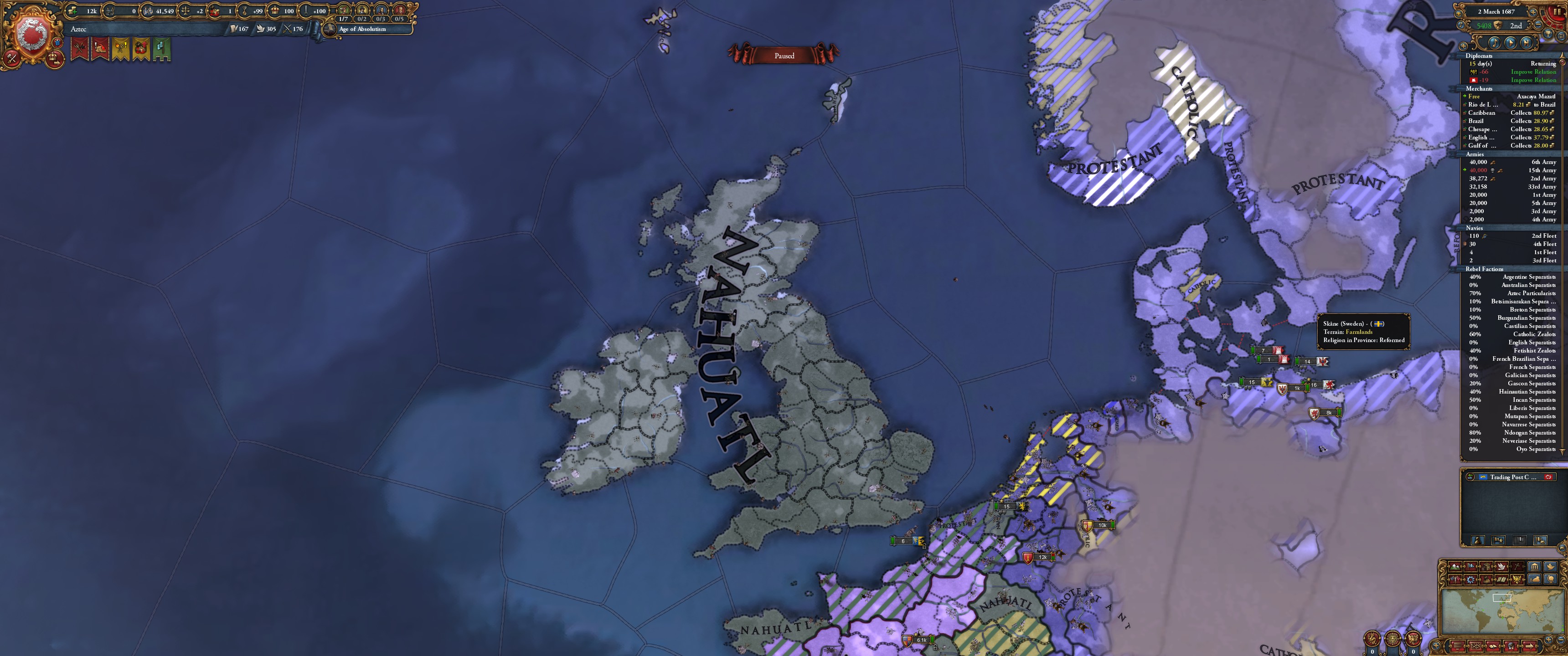Open the legitimacy panel via the crown icon
1568x656 pixels.
pos(276,11)
